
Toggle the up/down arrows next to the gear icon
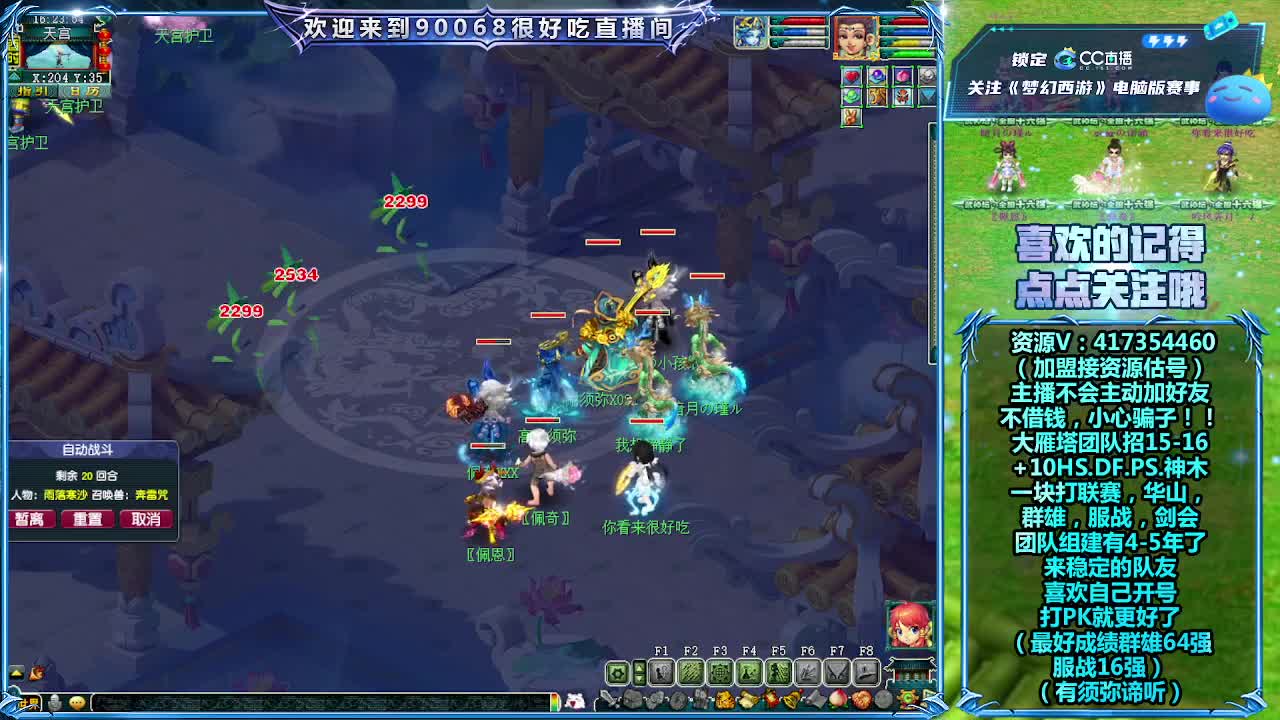(x=639, y=671)
